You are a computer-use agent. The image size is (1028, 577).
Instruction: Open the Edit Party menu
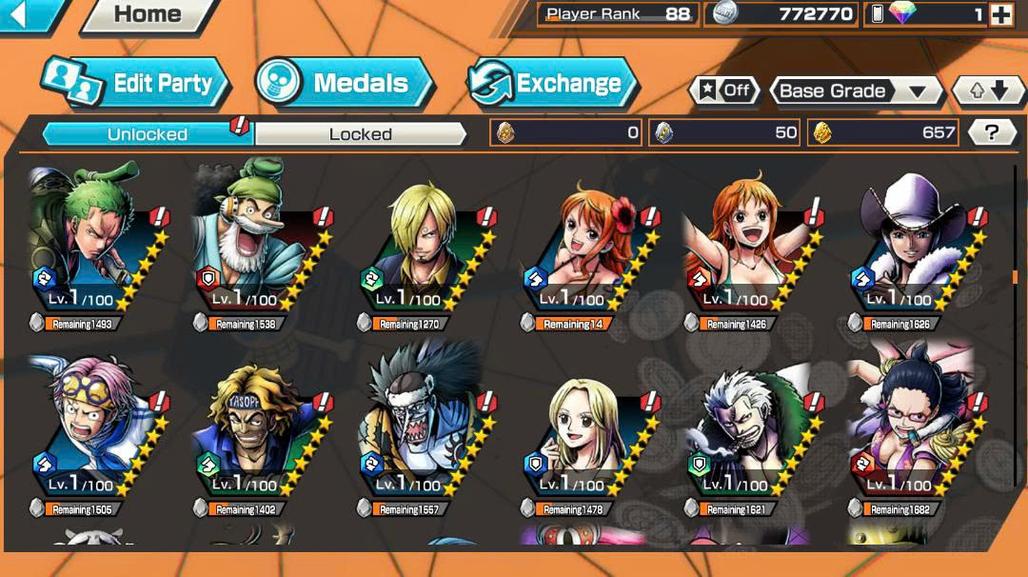click(136, 83)
